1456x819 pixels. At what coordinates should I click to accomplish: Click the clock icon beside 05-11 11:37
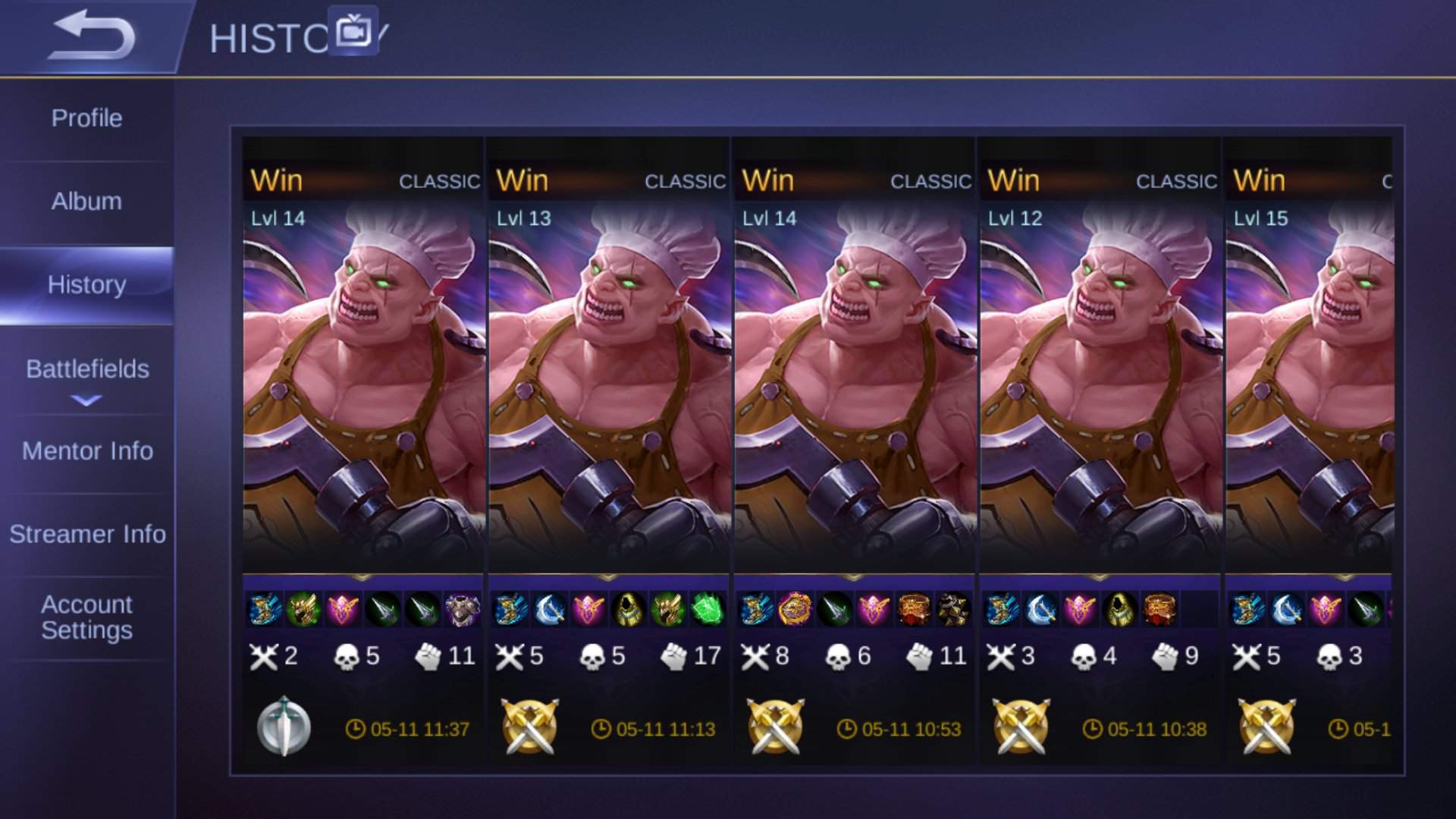click(x=353, y=730)
